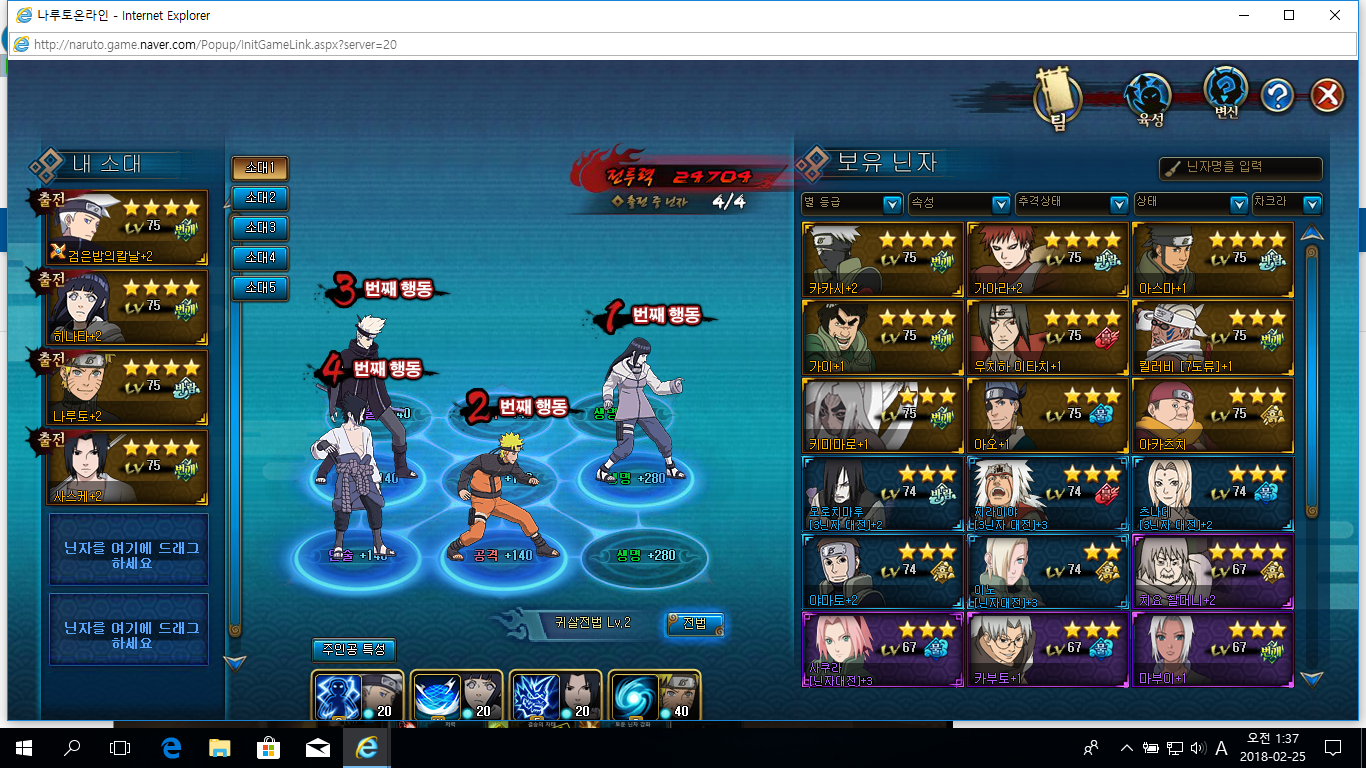Select the 카카시+2 ninja card
This screenshot has width=1366, height=768.
click(883, 259)
